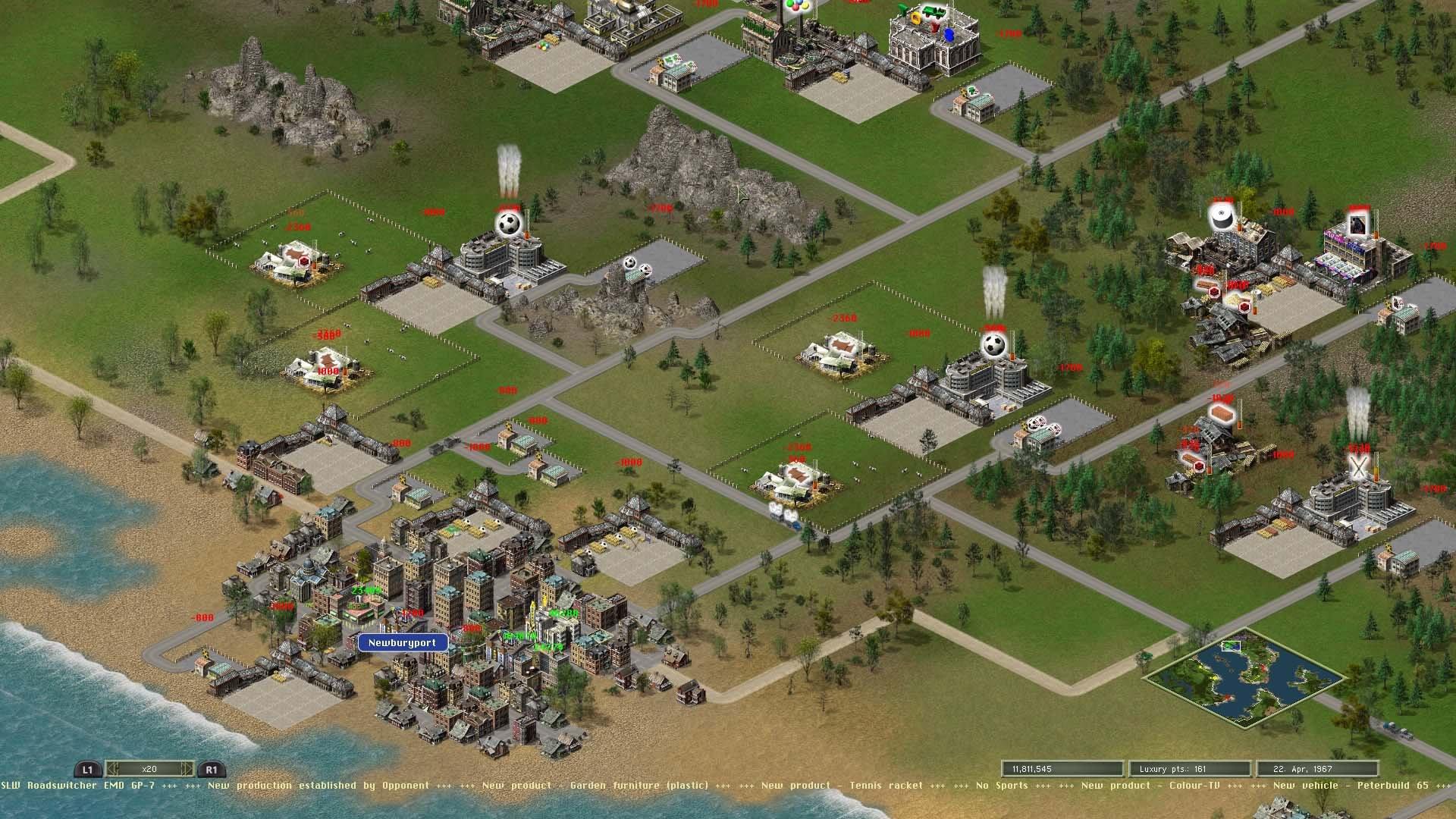Click the x20 speed indicator field
Viewport: 1456px width, 819px height.
pos(149,769)
